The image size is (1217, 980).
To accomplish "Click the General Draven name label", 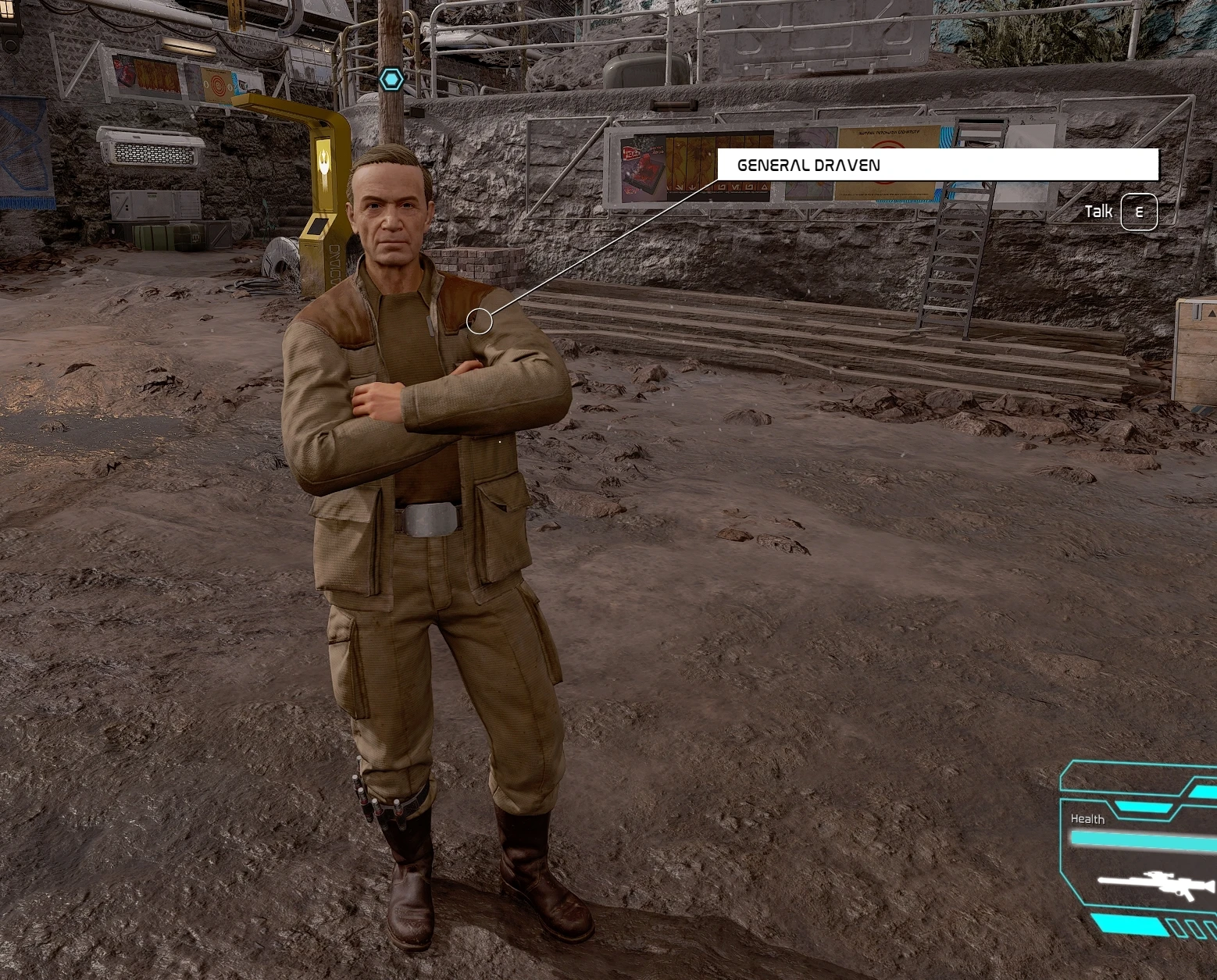I will 808,166.
